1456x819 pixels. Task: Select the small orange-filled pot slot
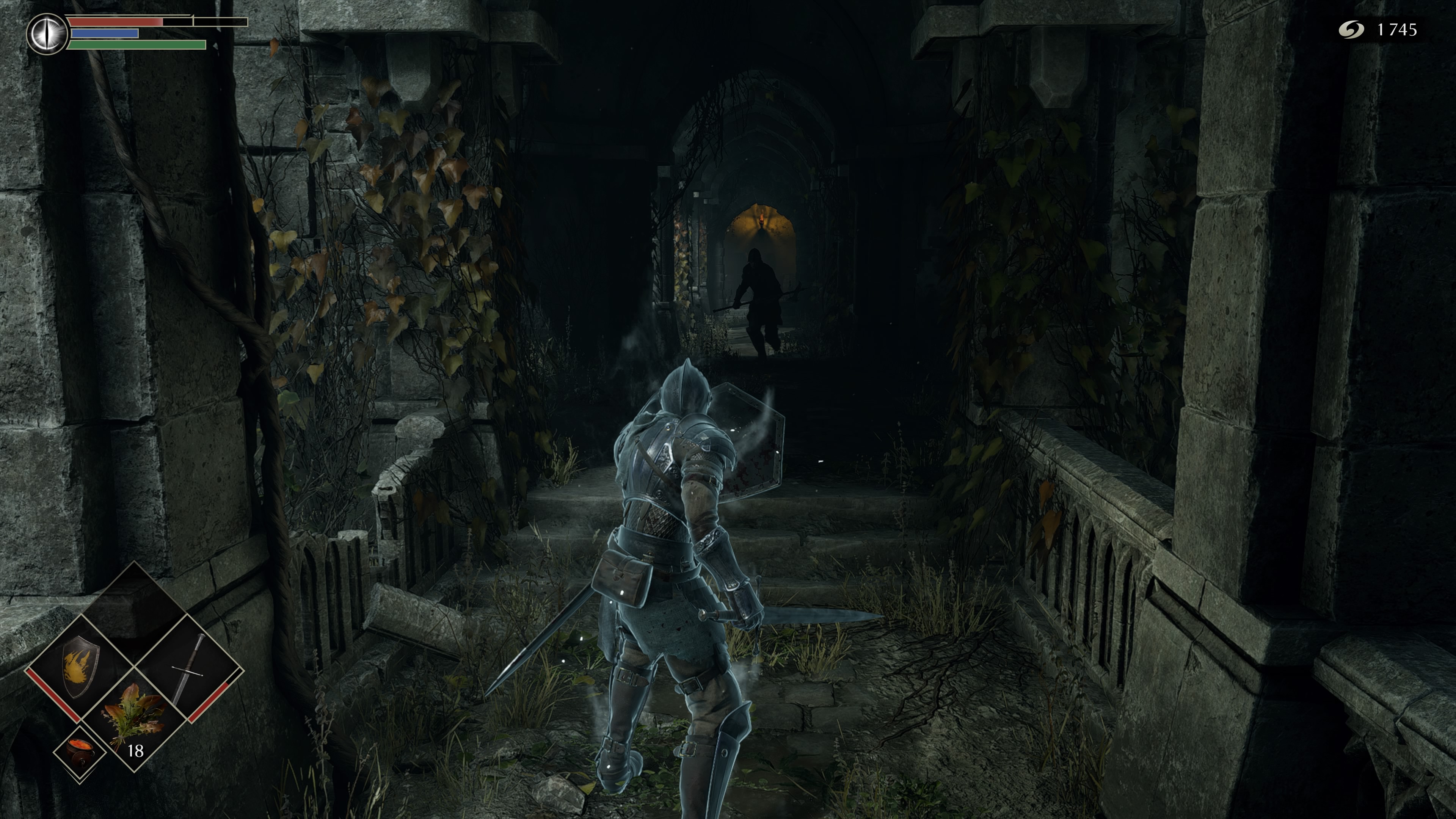80,752
